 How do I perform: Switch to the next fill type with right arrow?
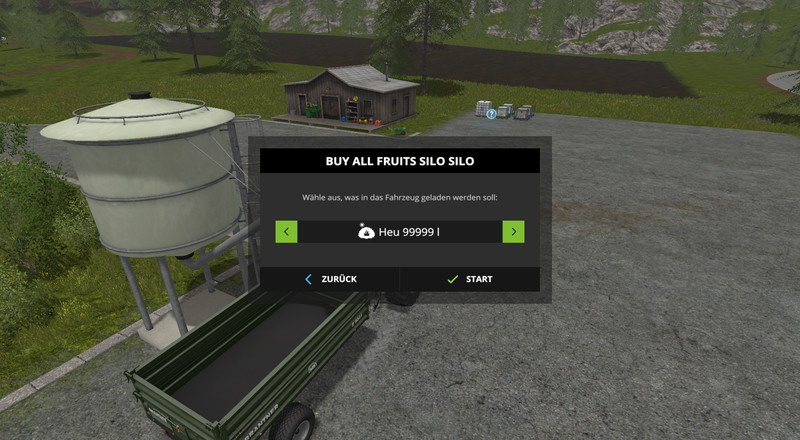[513, 232]
